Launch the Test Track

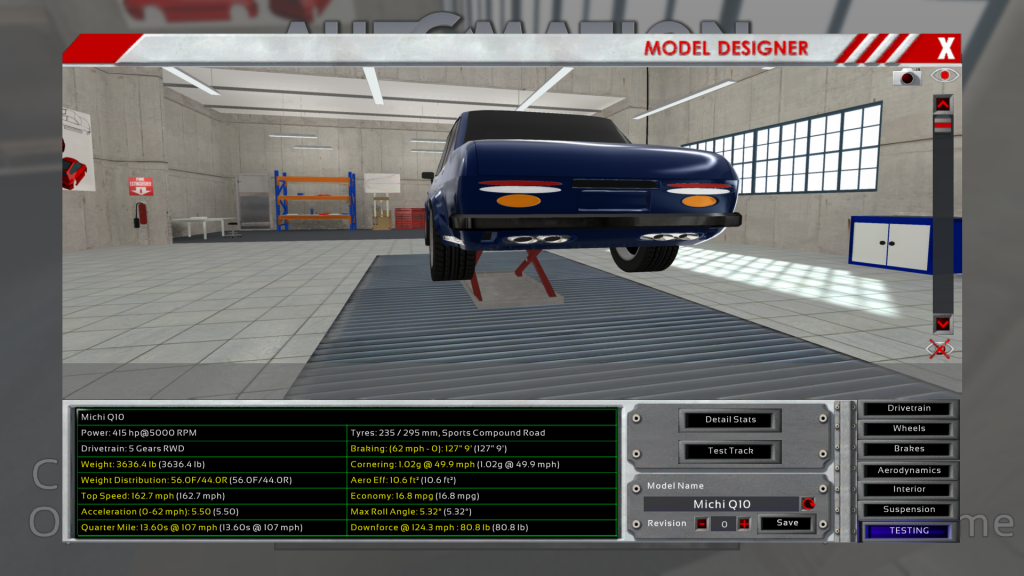click(730, 450)
